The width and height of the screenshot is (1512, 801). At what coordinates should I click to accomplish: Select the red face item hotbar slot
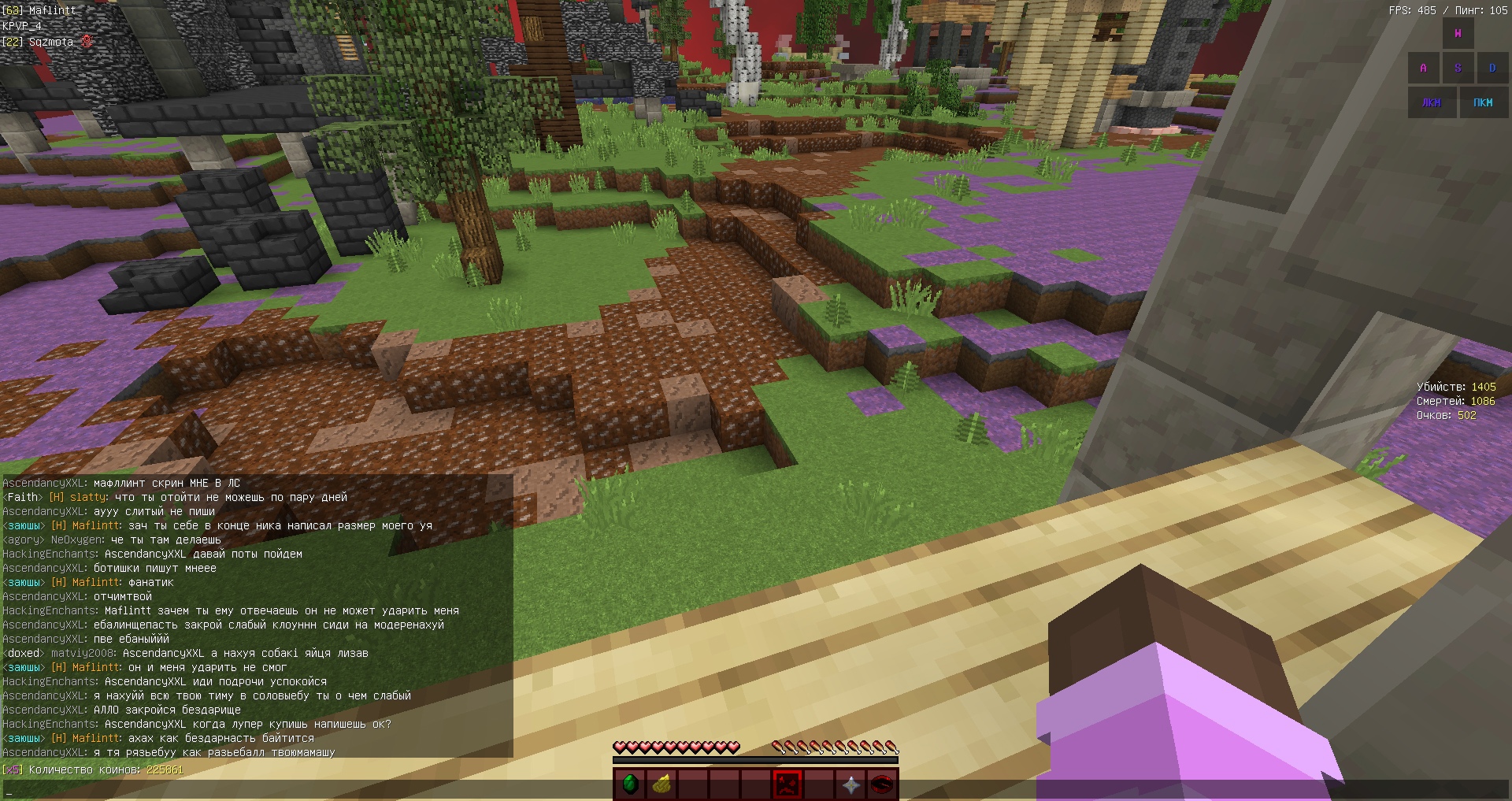[x=787, y=784]
